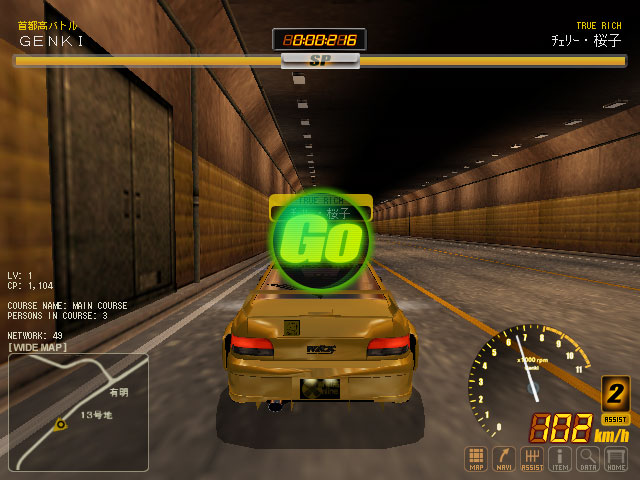The height and width of the screenshot is (480, 640).
Task: Open the ITEM info icon
Action: 560,458
